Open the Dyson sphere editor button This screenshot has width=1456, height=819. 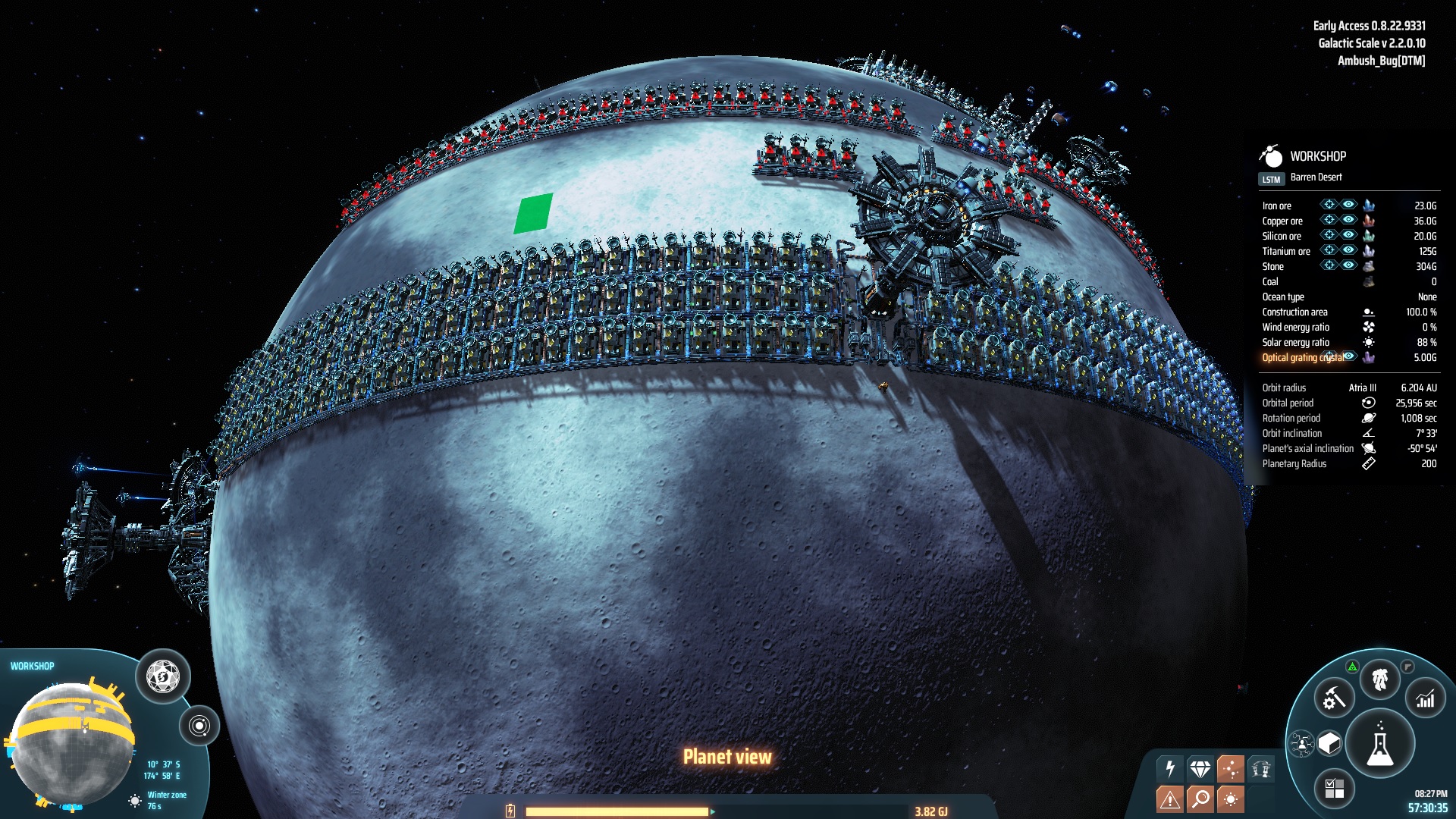point(162,676)
